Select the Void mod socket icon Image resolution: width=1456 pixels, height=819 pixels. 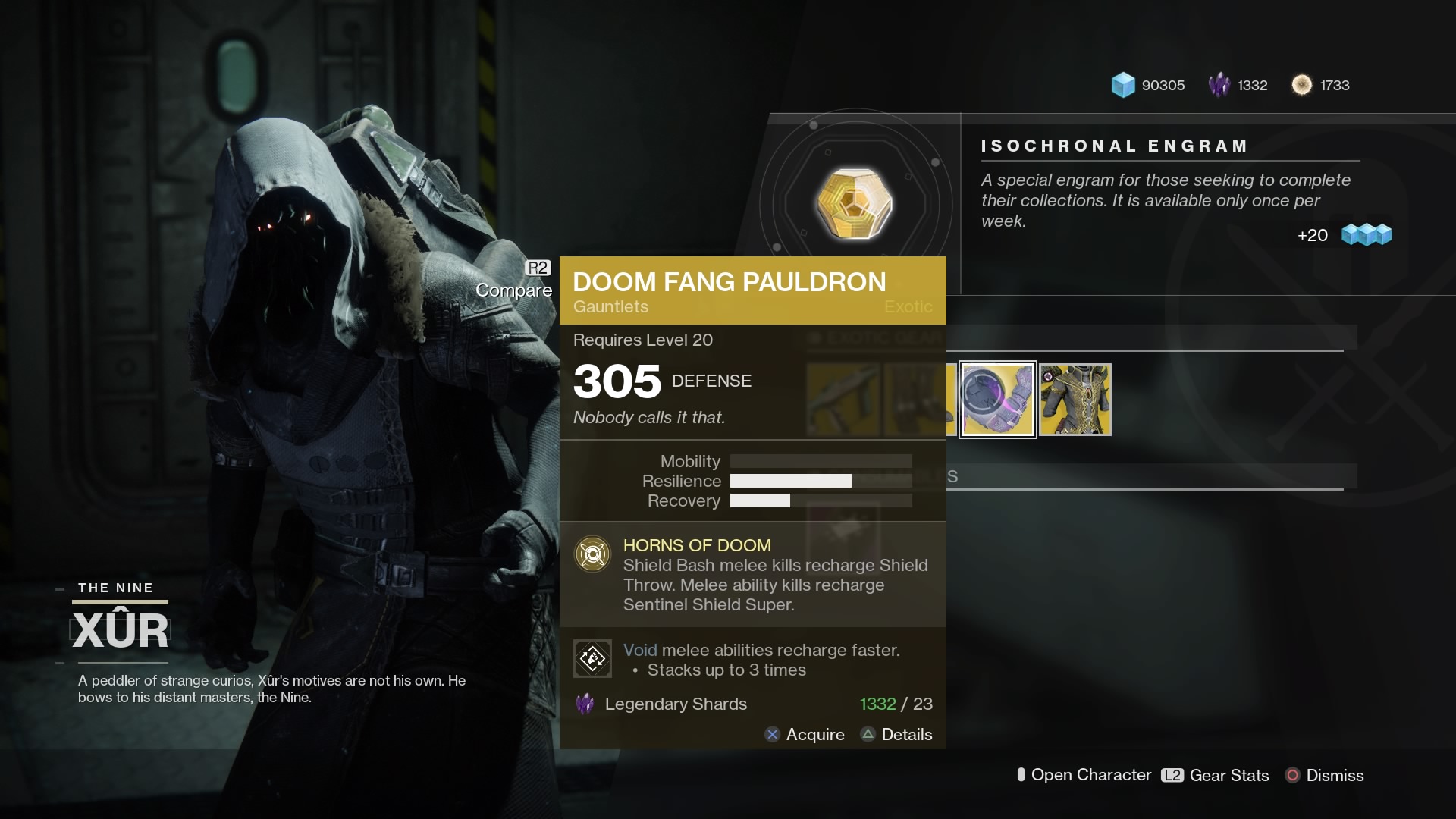pos(593,658)
